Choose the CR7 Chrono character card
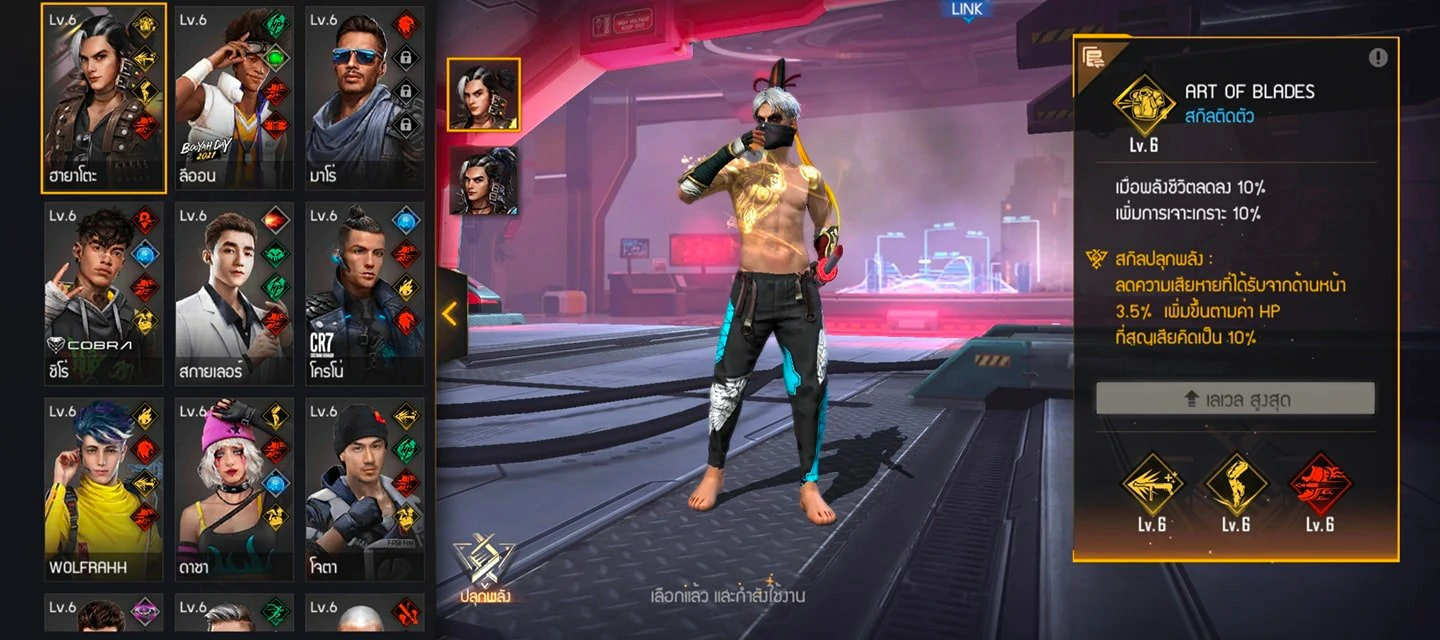Screen dimensions: 1440x640 364,294
